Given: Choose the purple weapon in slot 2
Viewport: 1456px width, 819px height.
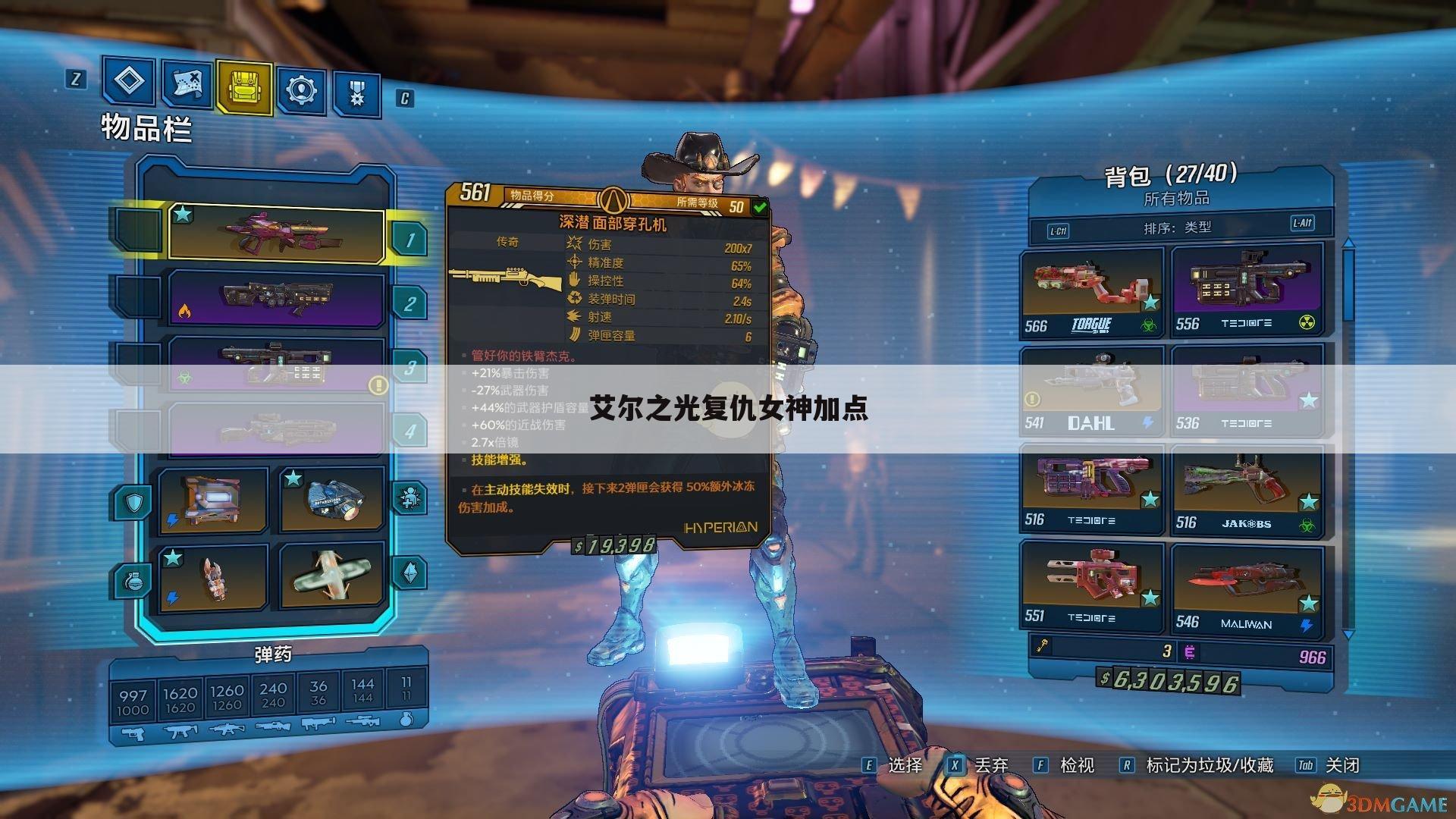Looking at the screenshot, I should coord(276,299).
